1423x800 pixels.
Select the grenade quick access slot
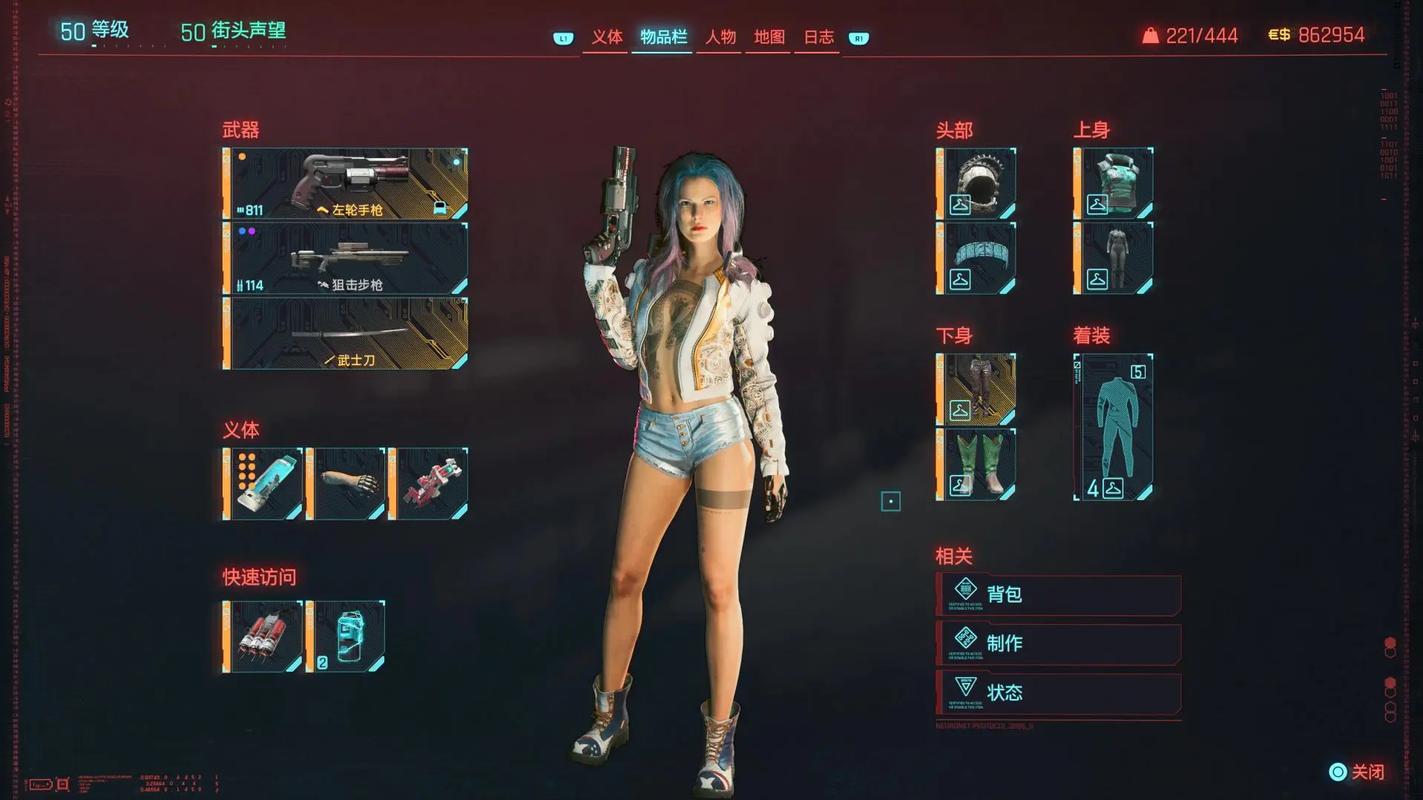click(263, 636)
